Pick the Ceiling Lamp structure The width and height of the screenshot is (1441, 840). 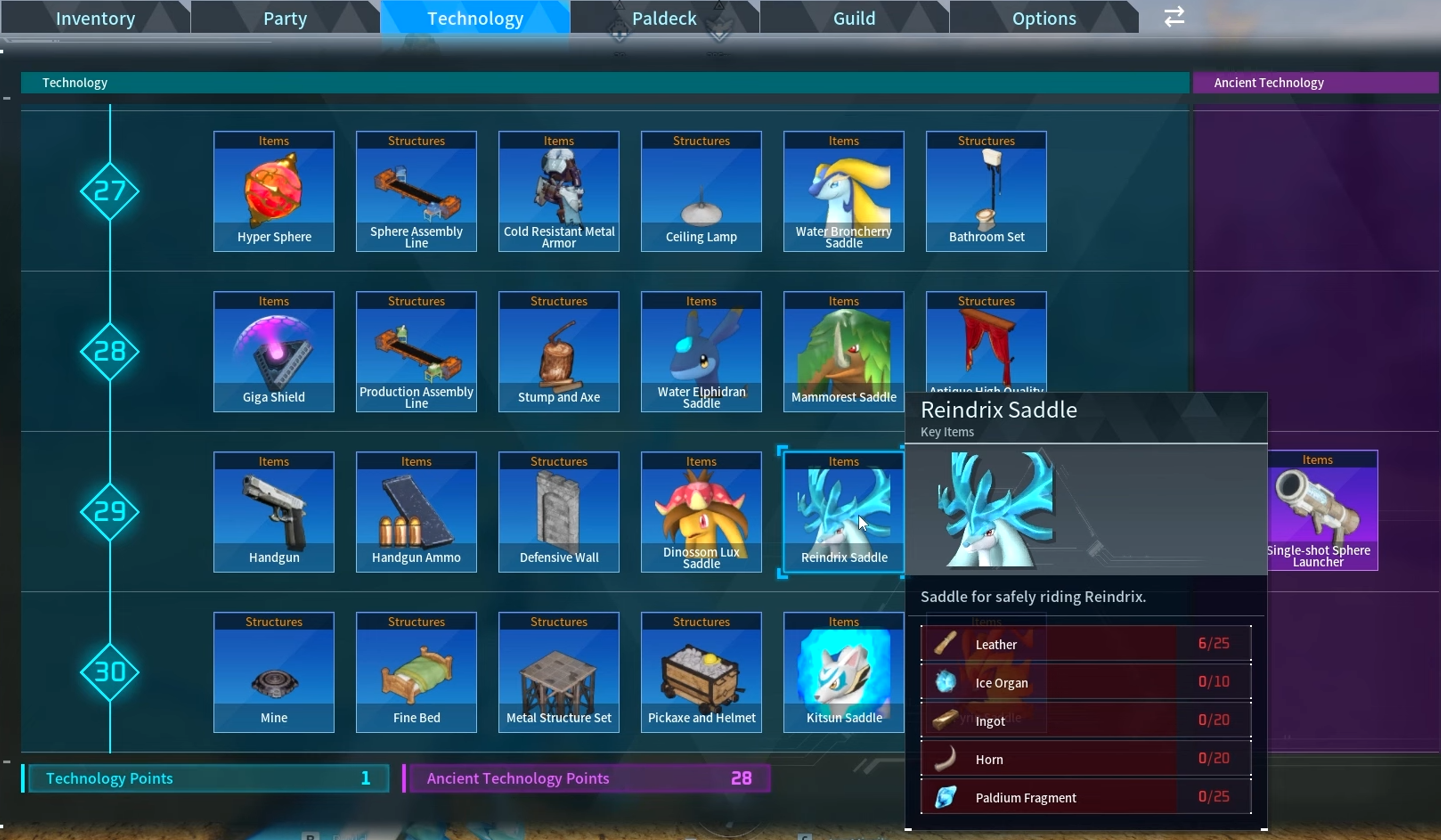point(701,190)
